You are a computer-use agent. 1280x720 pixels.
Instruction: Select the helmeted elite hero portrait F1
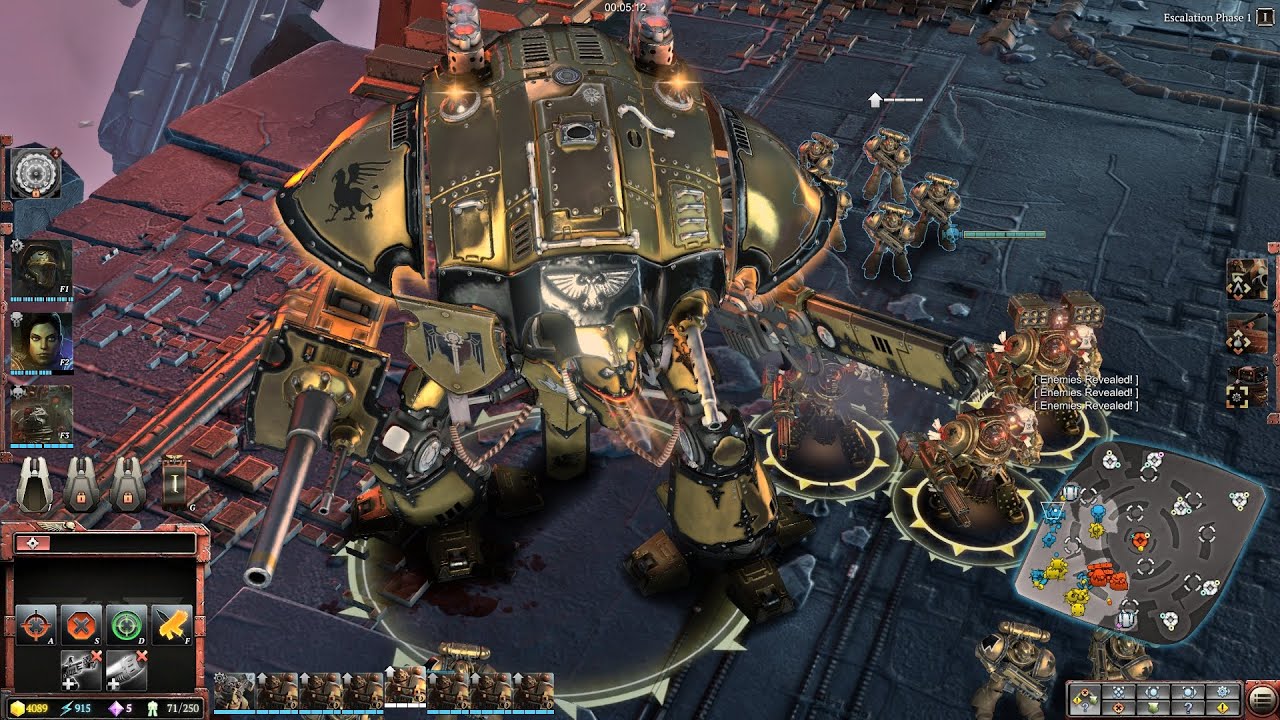(42, 268)
